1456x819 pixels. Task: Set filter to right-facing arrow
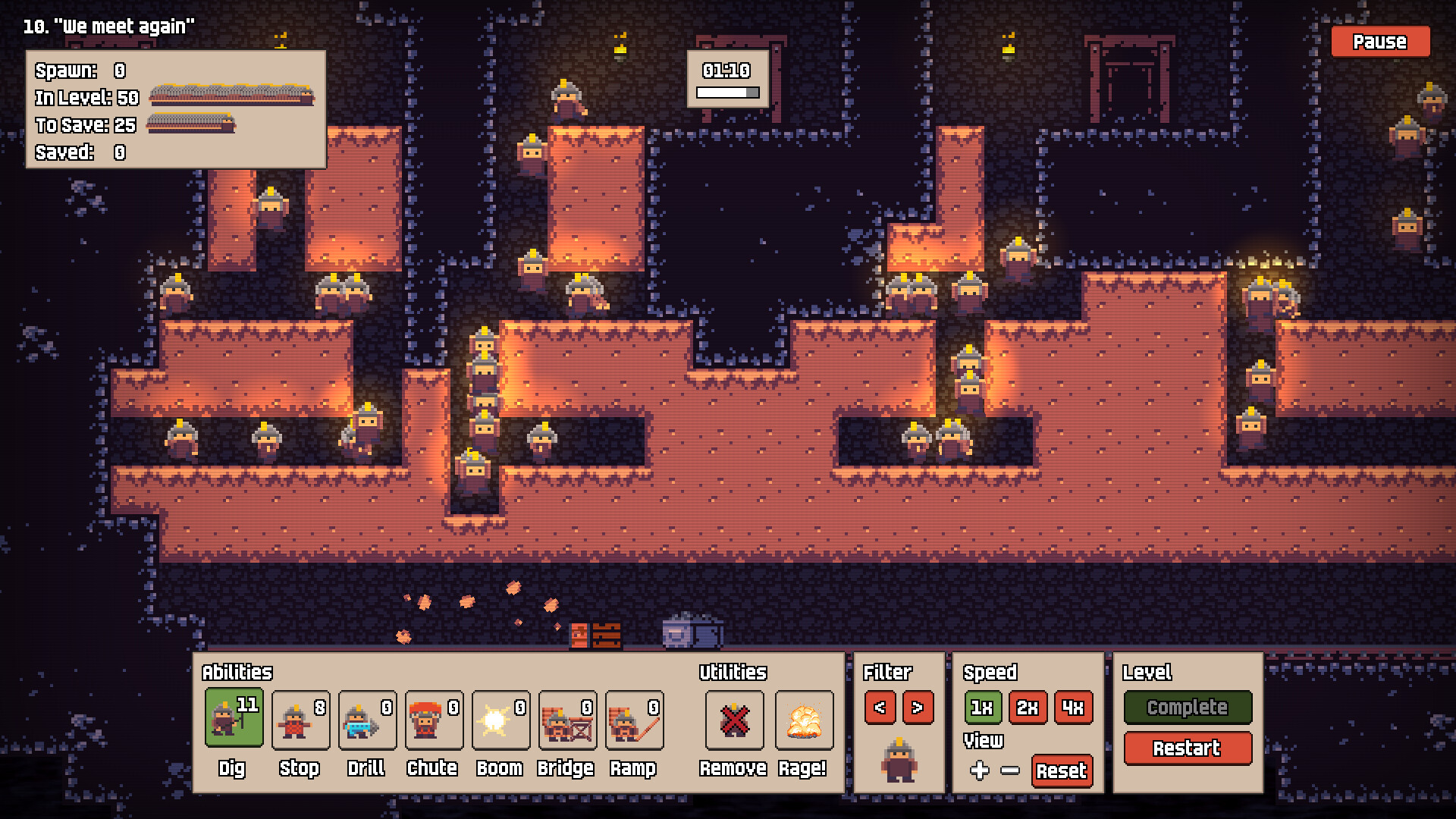(x=918, y=708)
